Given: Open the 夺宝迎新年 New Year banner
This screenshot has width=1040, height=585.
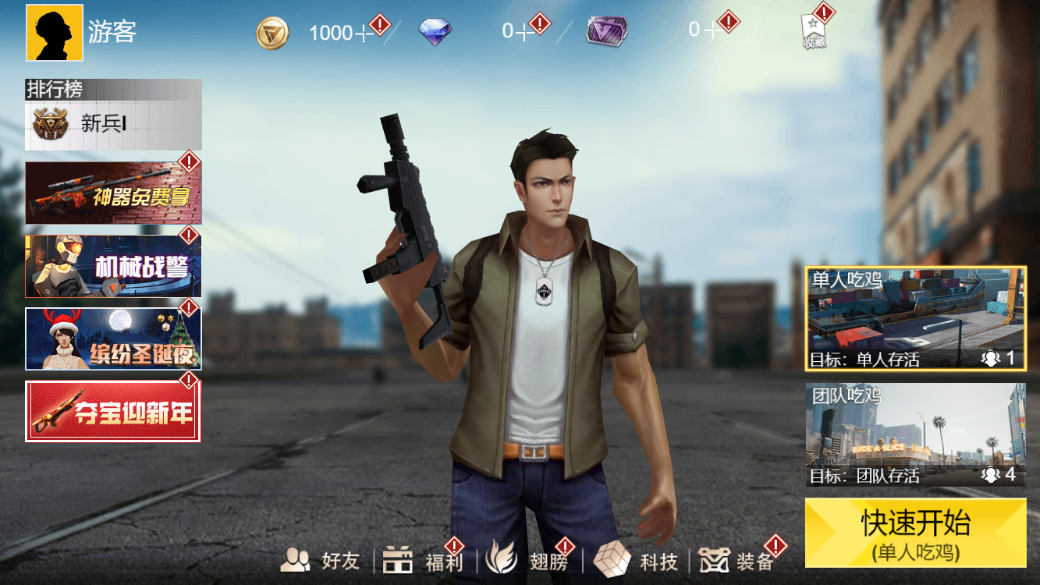Looking at the screenshot, I should (113, 411).
